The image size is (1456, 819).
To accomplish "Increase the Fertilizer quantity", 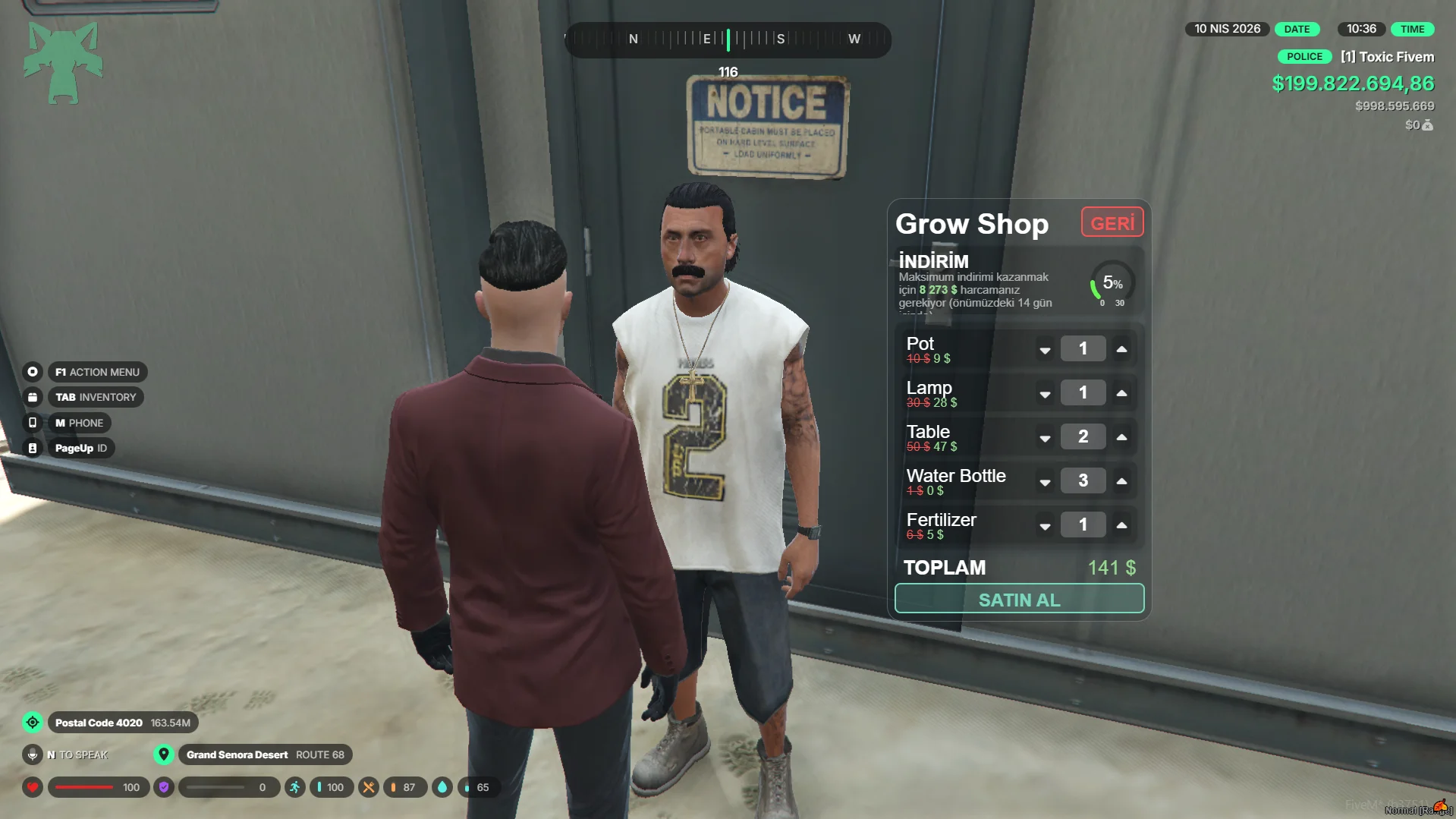I will pyautogui.click(x=1121, y=525).
